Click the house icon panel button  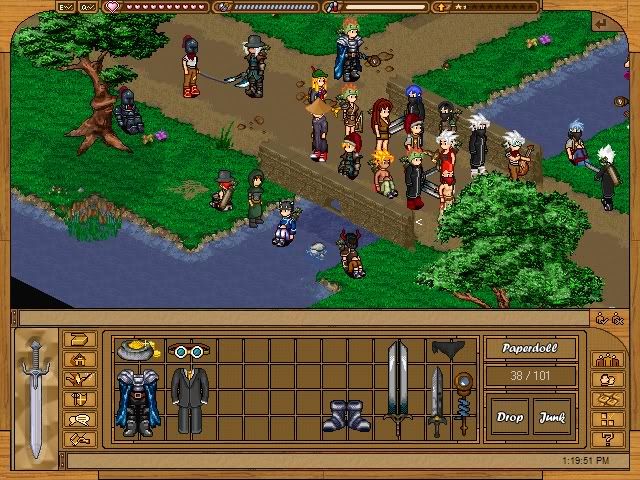point(80,360)
